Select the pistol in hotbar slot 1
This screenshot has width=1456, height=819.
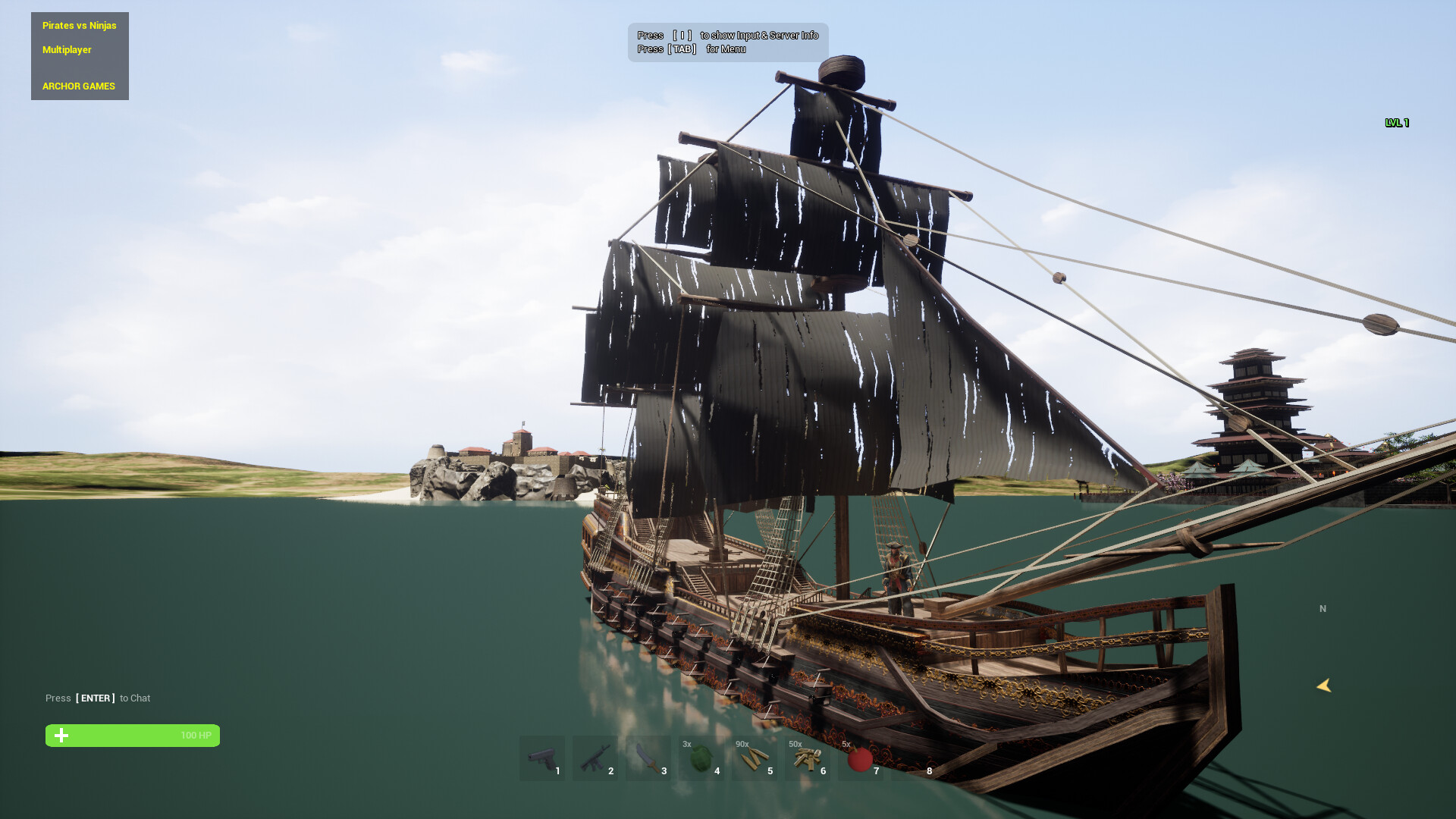[x=541, y=758]
